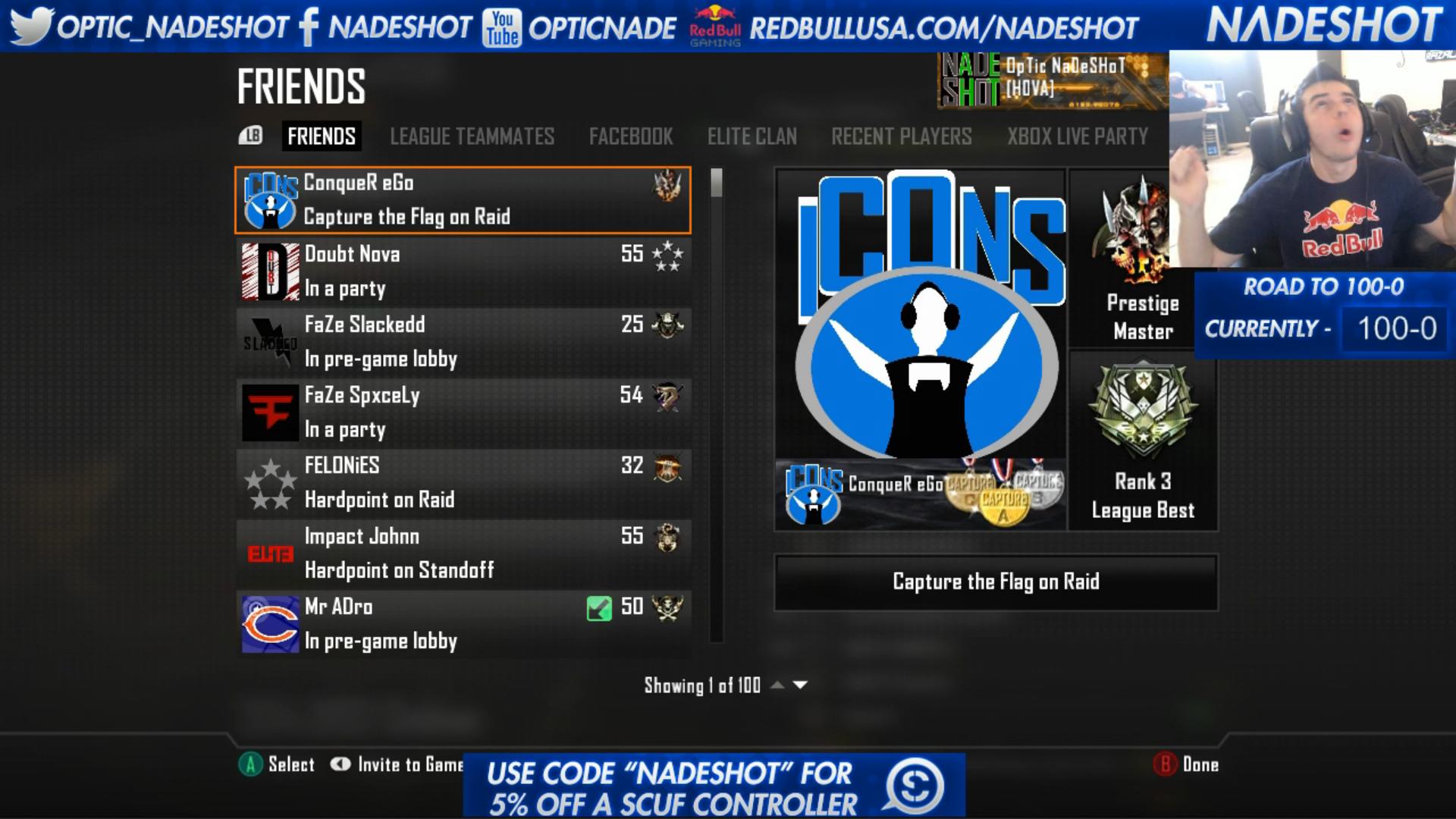Open the Xbox Live Party tab

1077,136
